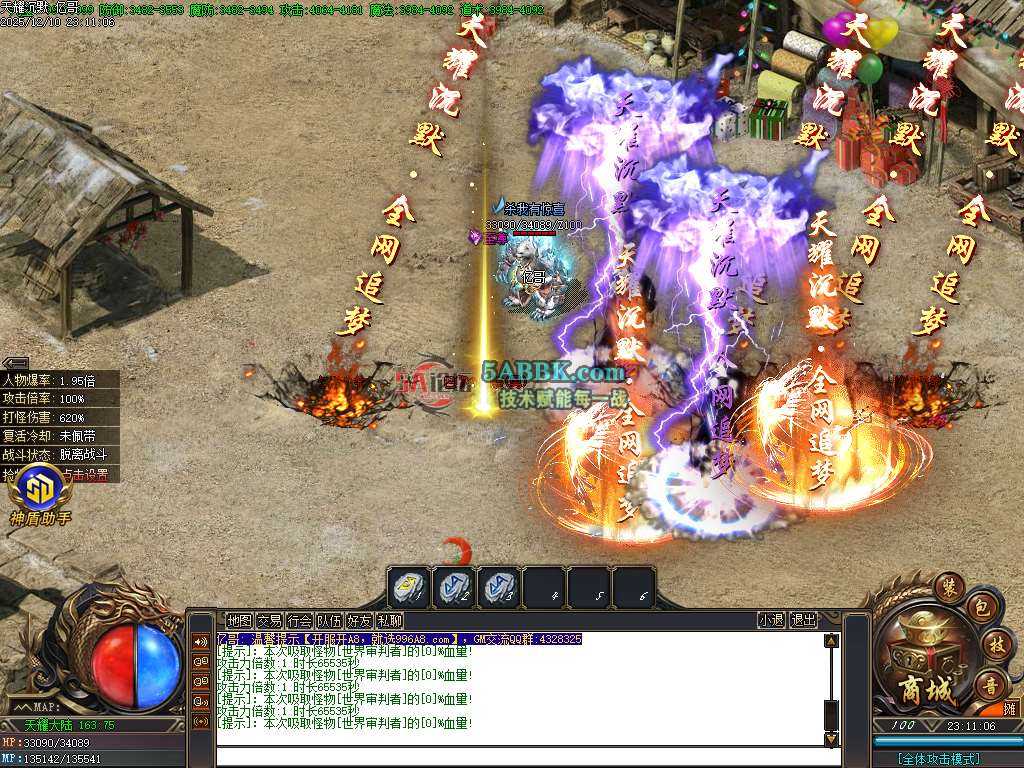The height and width of the screenshot is (768, 1024).
Task: Click the chat text input box
Action: point(520,757)
